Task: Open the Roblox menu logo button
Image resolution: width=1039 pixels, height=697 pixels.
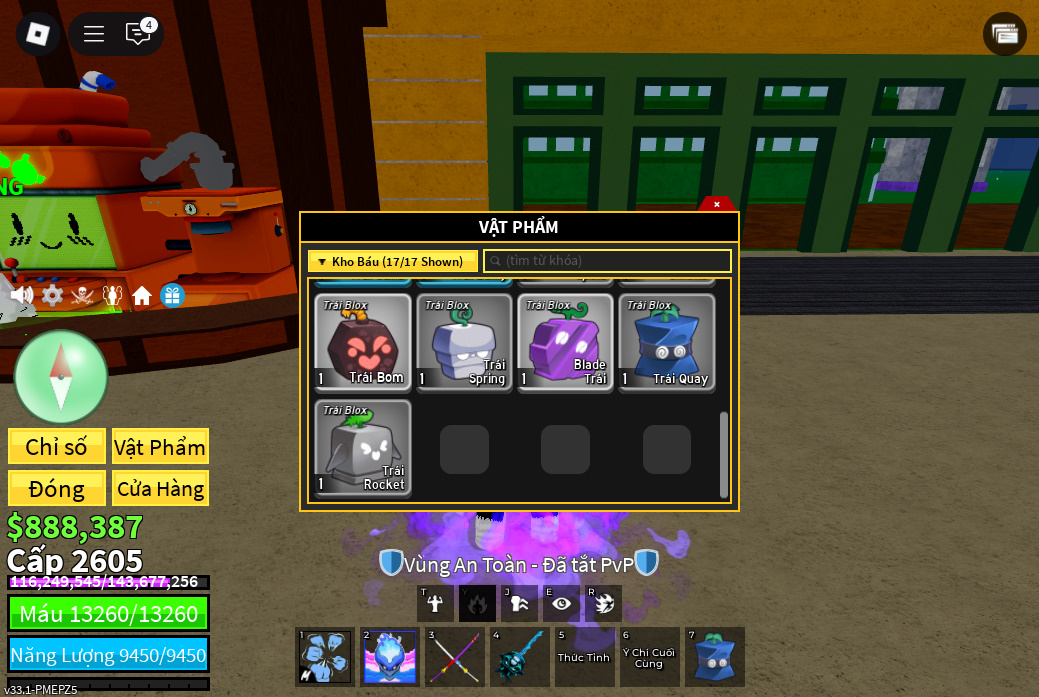Action: click(38, 34)
